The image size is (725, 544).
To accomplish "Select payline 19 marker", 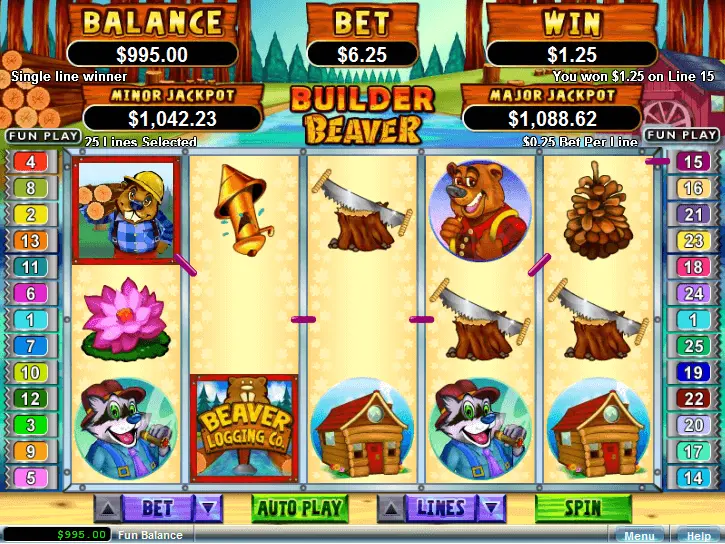I will tap(692, 372).
